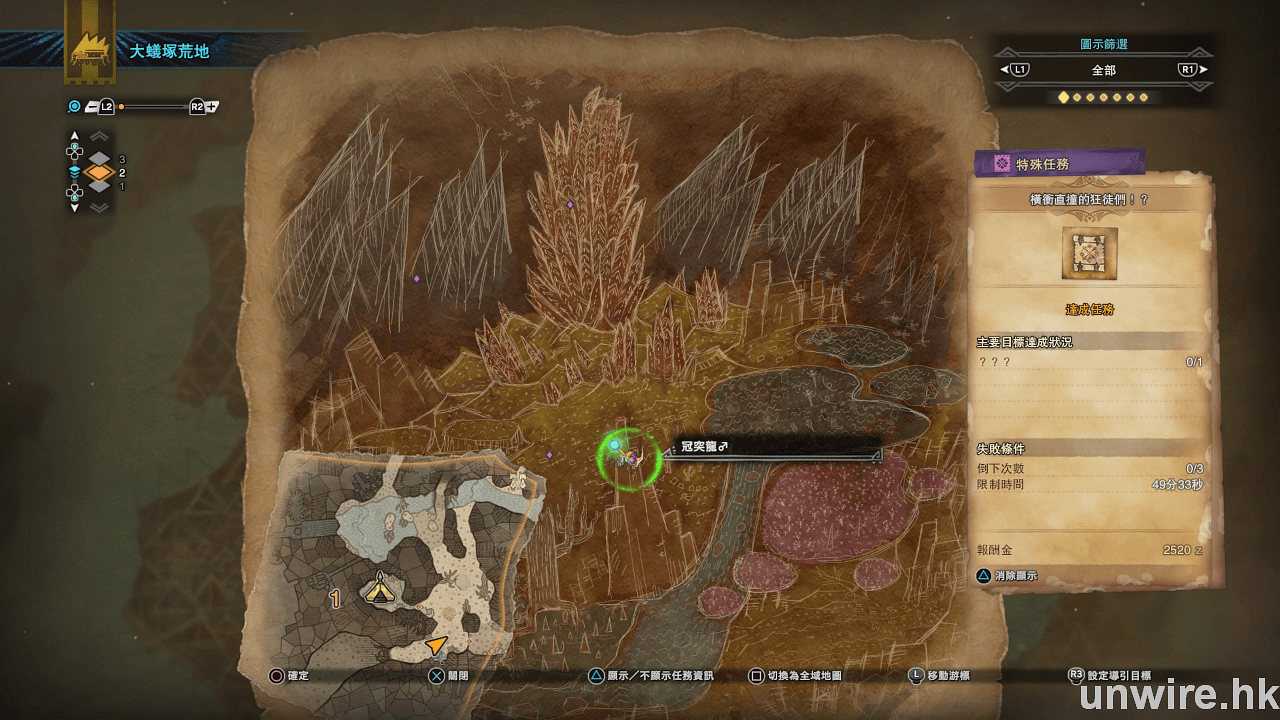Screen dimensions: 1280x720
Task: Select the quest title 橫衝直撞的狂徒們！？
Action: pos(1089,200)
